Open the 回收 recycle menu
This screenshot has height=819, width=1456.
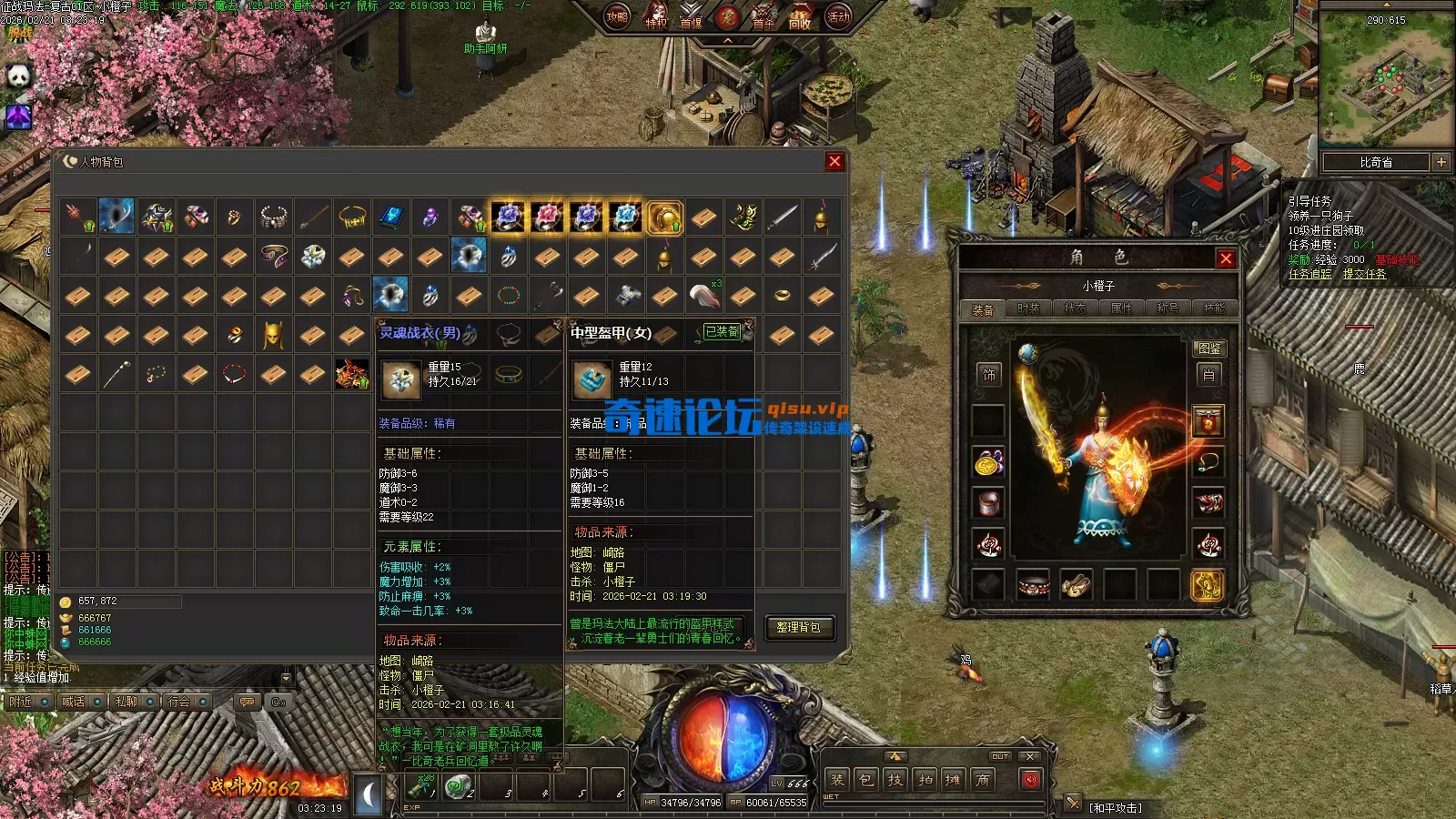click(x=800, y=20)
